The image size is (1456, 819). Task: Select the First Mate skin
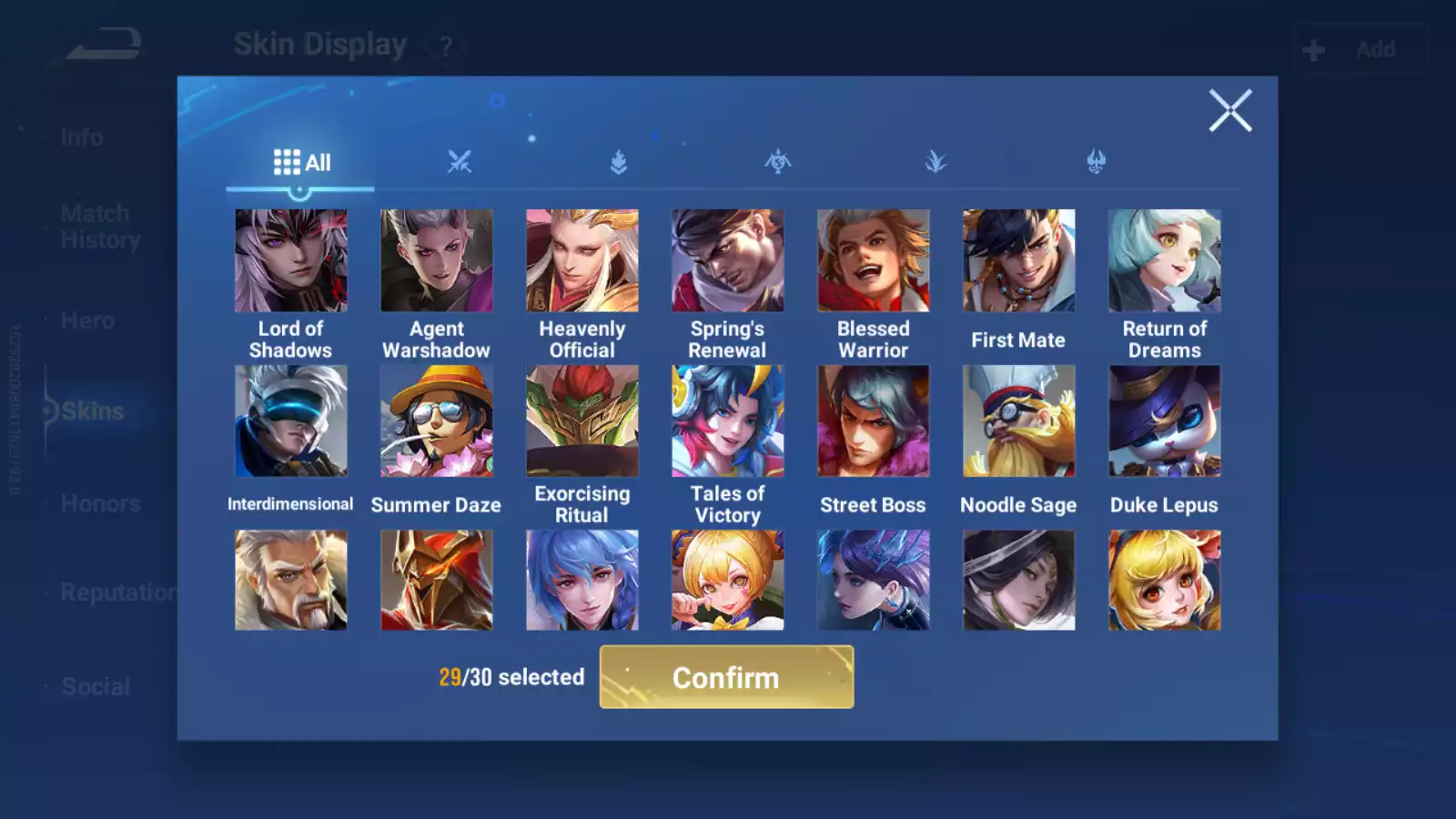[1018, 261]
